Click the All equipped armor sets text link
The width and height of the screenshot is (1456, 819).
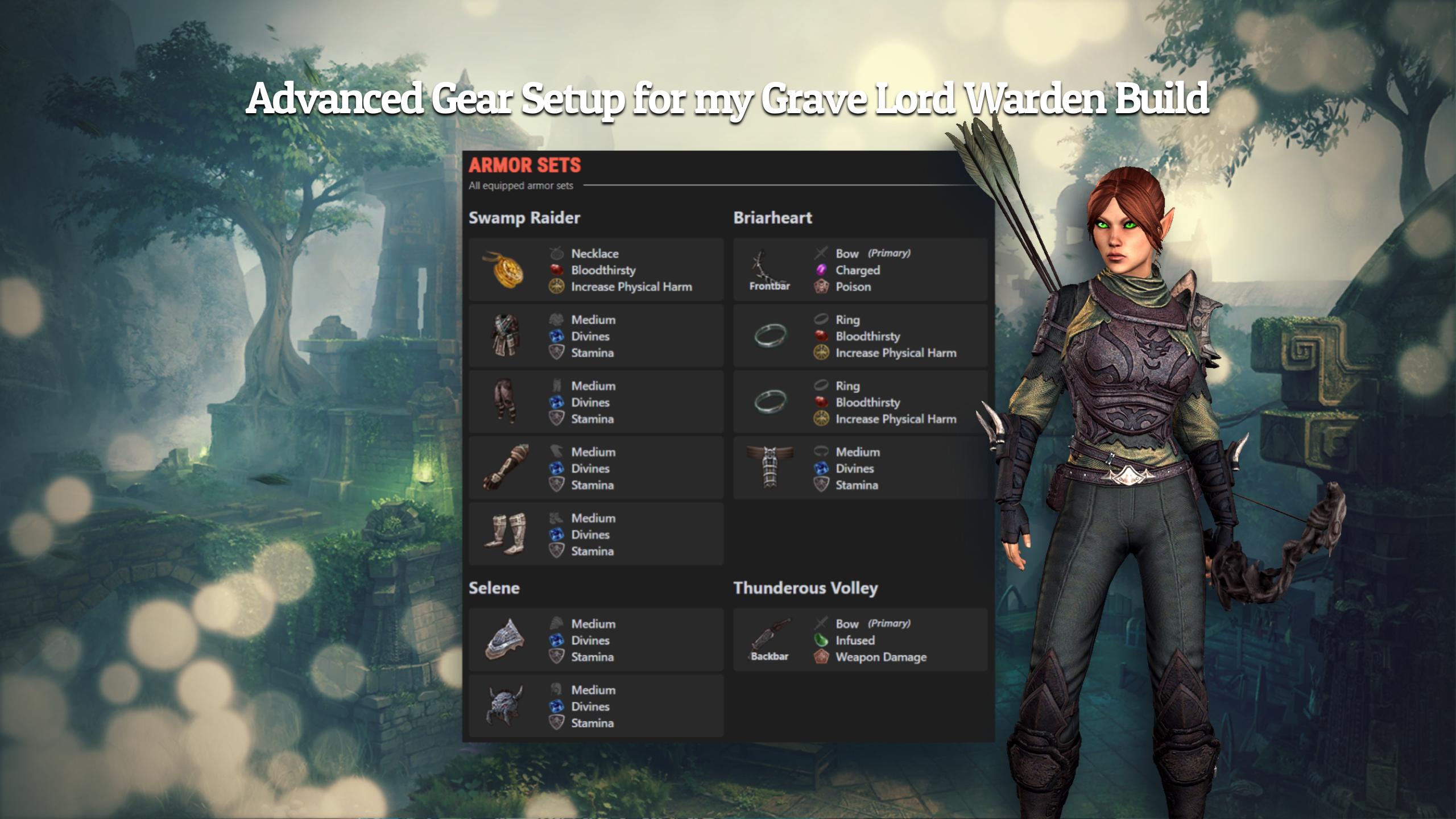[x=521, y=185]
